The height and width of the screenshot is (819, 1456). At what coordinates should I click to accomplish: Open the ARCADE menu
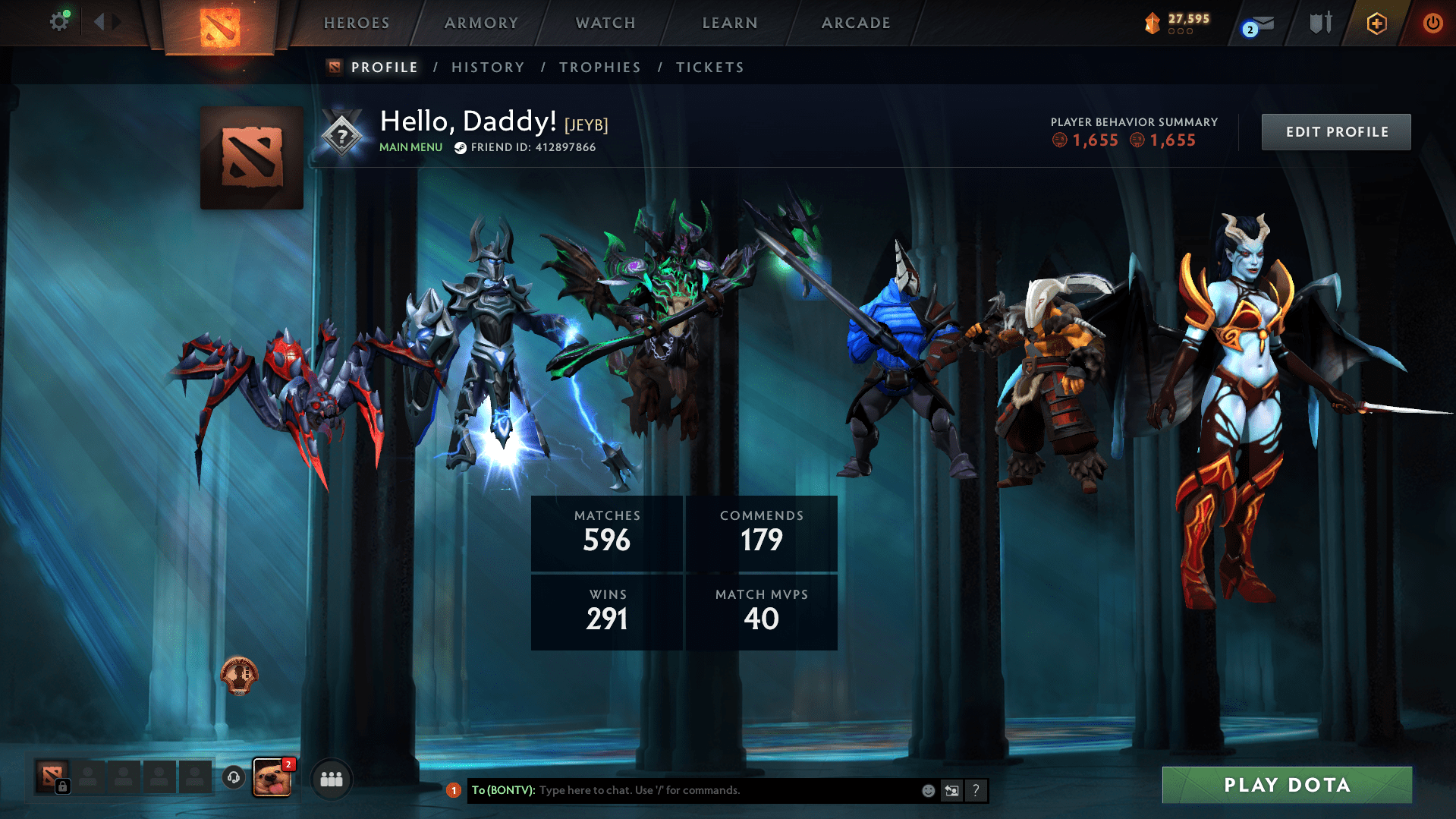coord(856,23)
